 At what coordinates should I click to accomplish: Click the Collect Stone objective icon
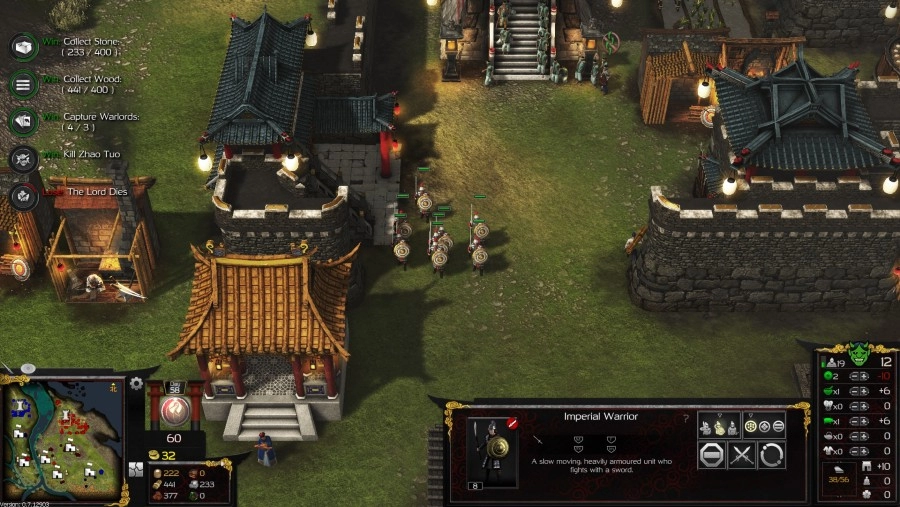click(23, 47)
